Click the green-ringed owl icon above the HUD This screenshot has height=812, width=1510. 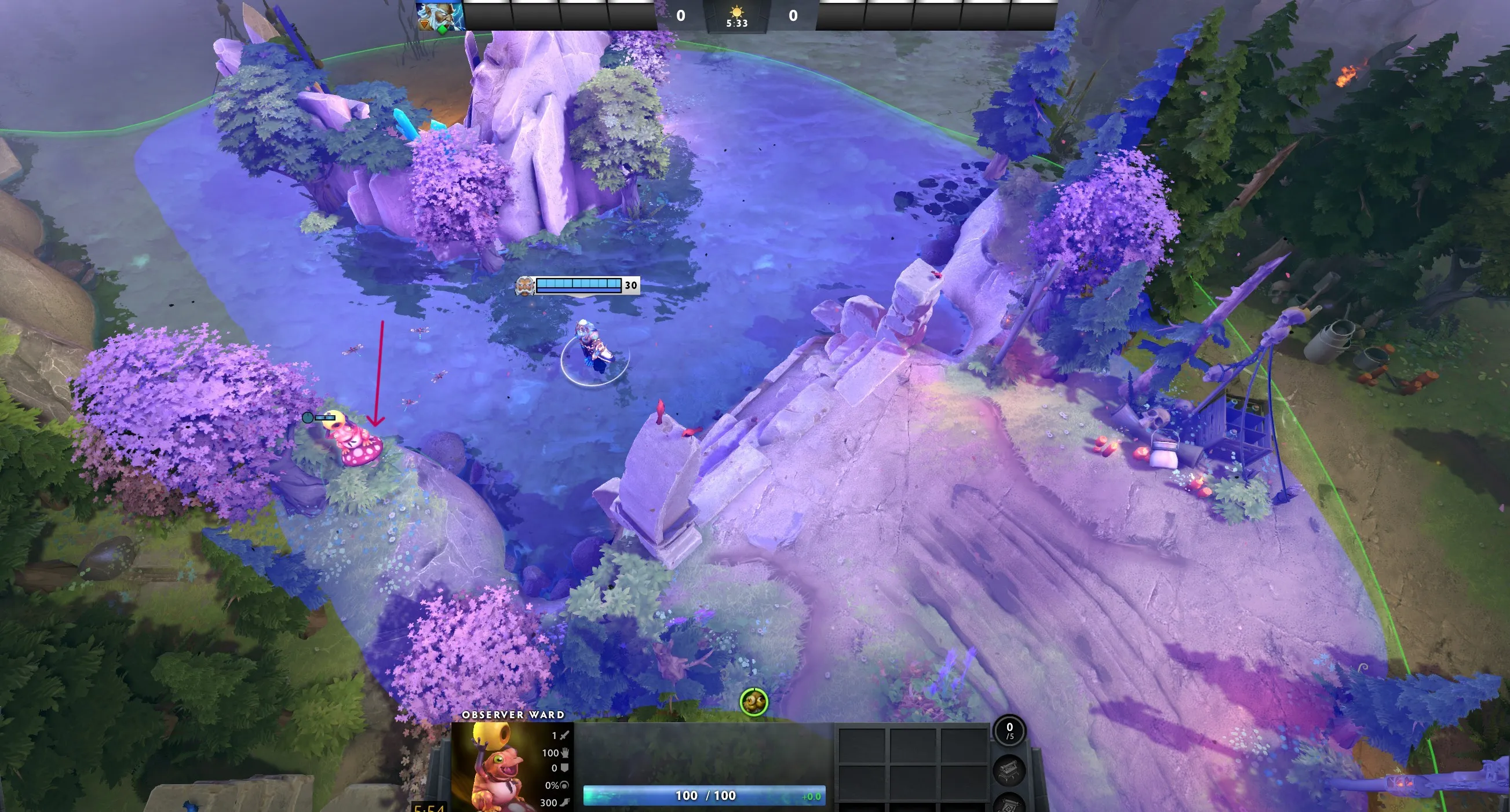[x=753, y=701]
